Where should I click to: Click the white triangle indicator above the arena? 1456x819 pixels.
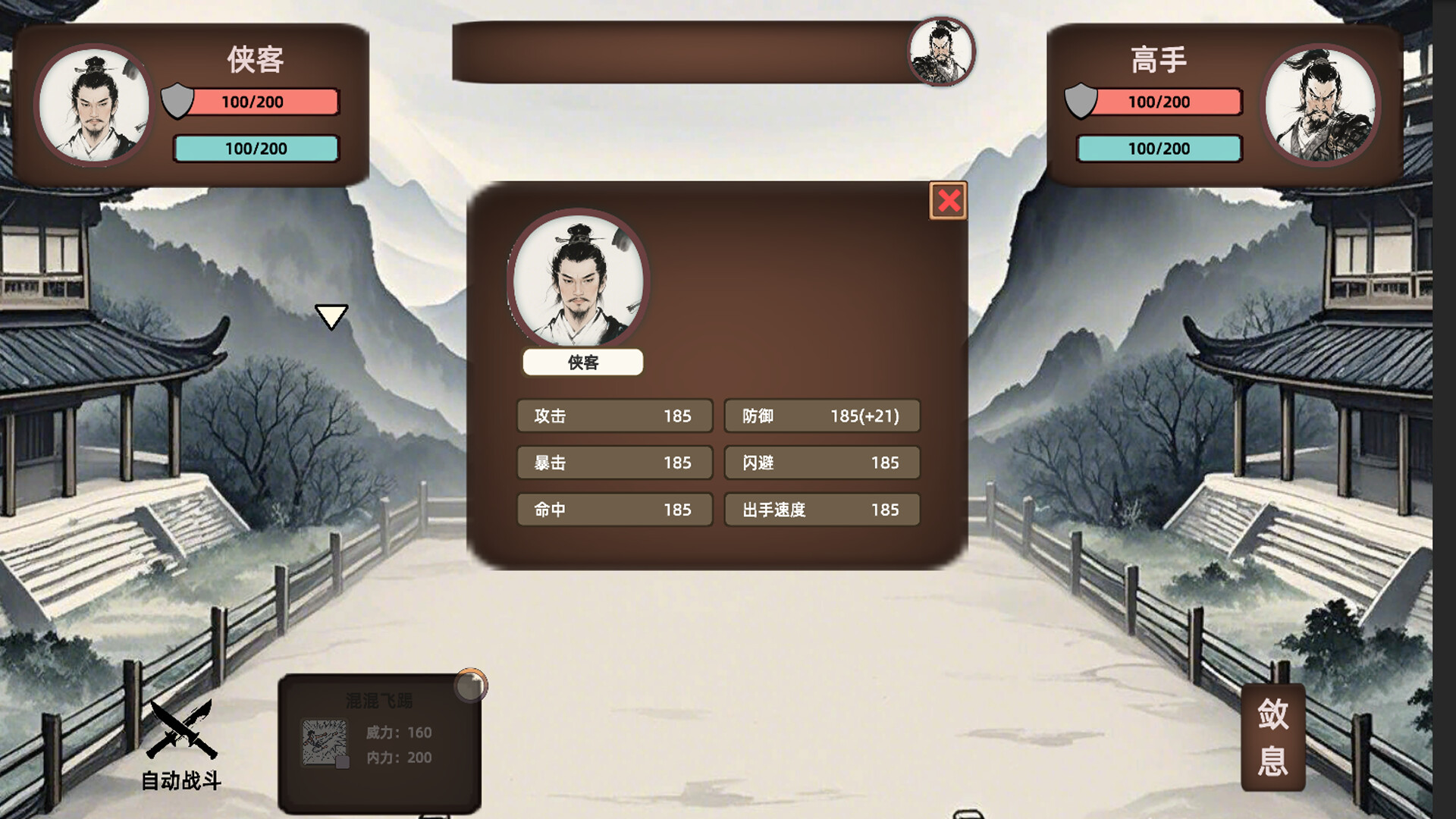point(331,318)
